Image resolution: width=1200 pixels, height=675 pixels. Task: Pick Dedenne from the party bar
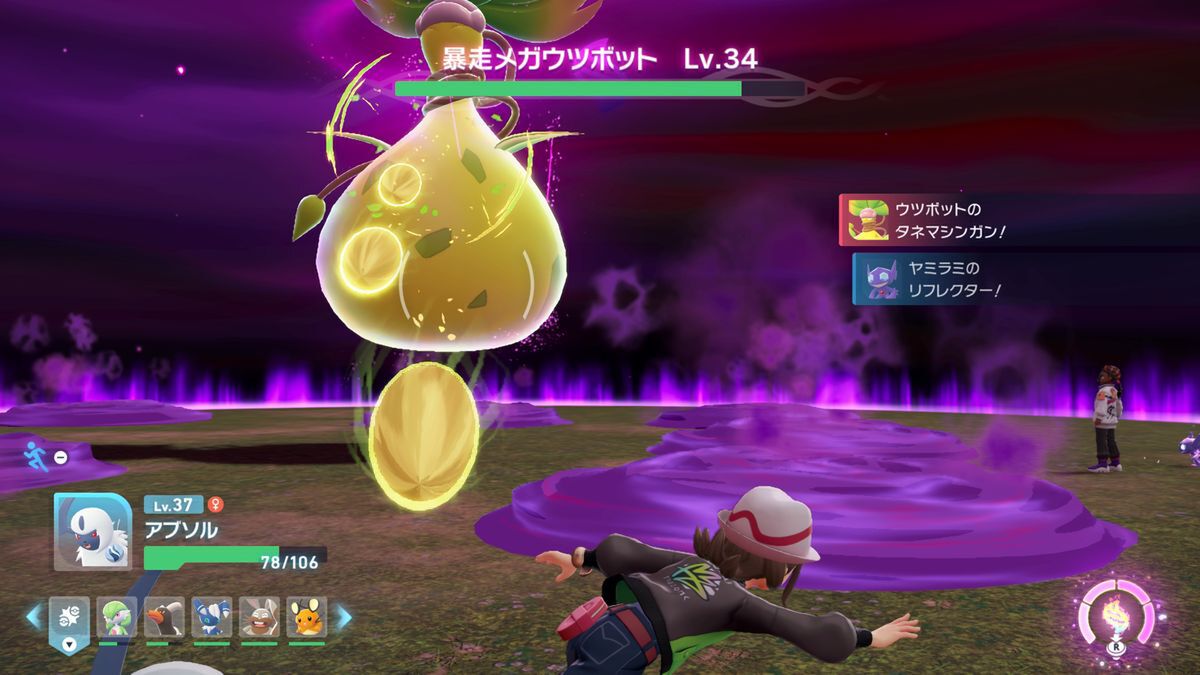tap(307, 617)
